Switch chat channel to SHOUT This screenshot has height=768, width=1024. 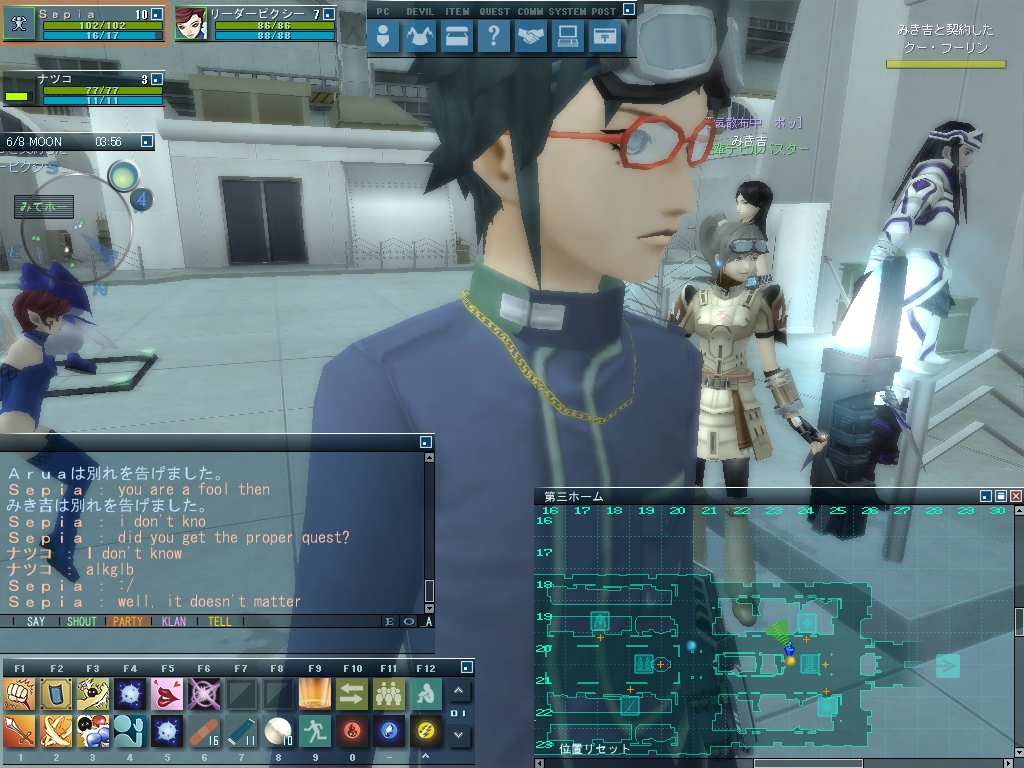[x=82, y=621]
